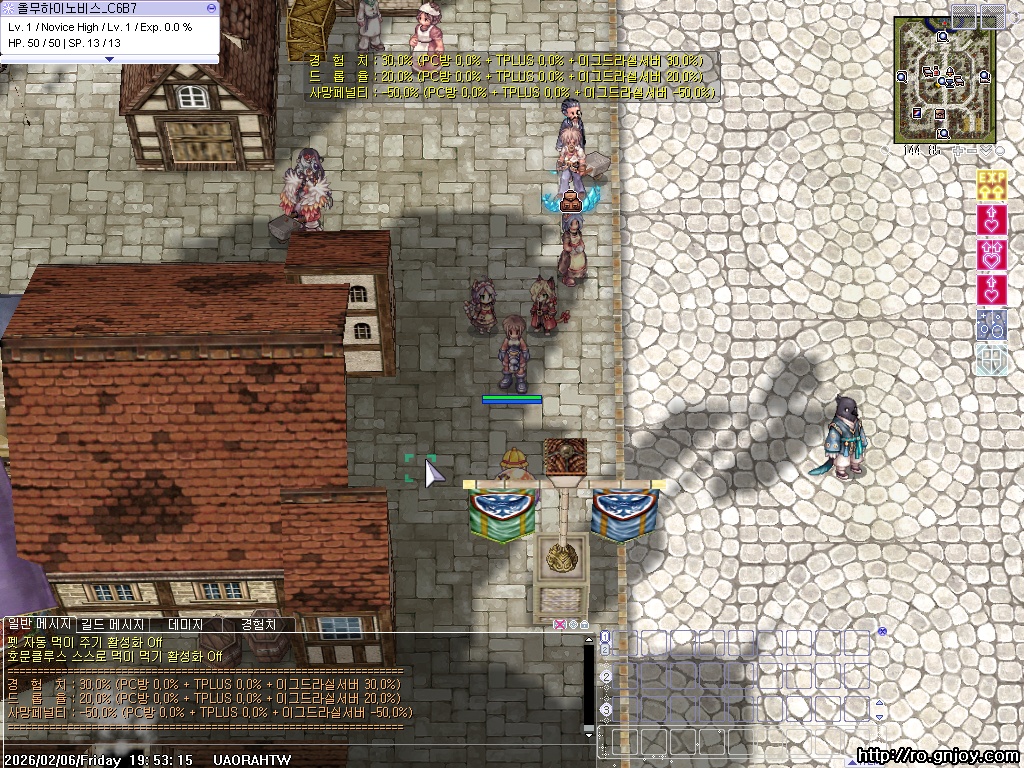The image size is (1024, 768).
Task: Expand the character window with the down arrow
Action: pos(110,59)
